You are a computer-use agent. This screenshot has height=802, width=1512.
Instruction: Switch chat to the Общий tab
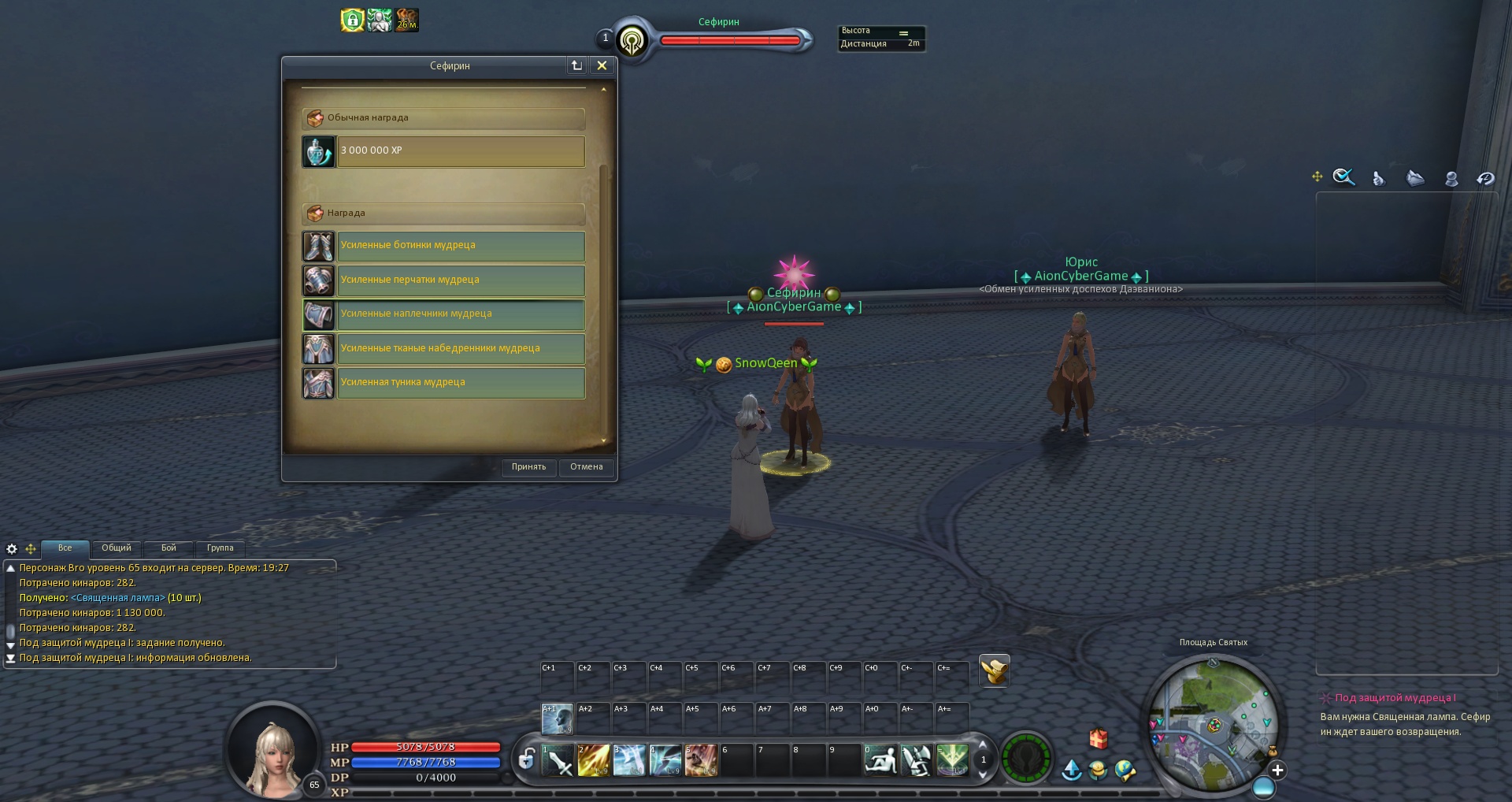(117, 548)
